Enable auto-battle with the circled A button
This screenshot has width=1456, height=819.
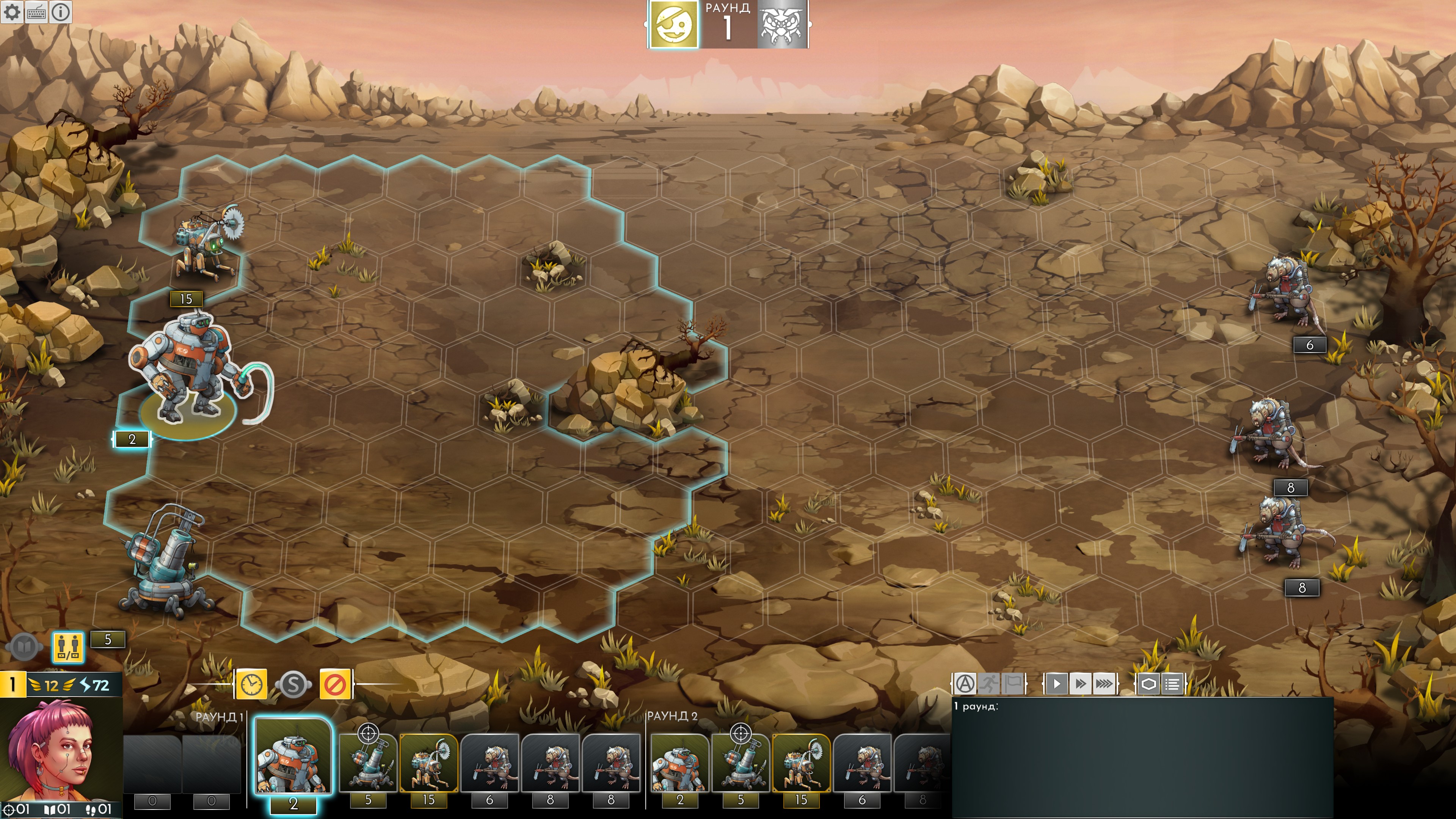point(965,684)
